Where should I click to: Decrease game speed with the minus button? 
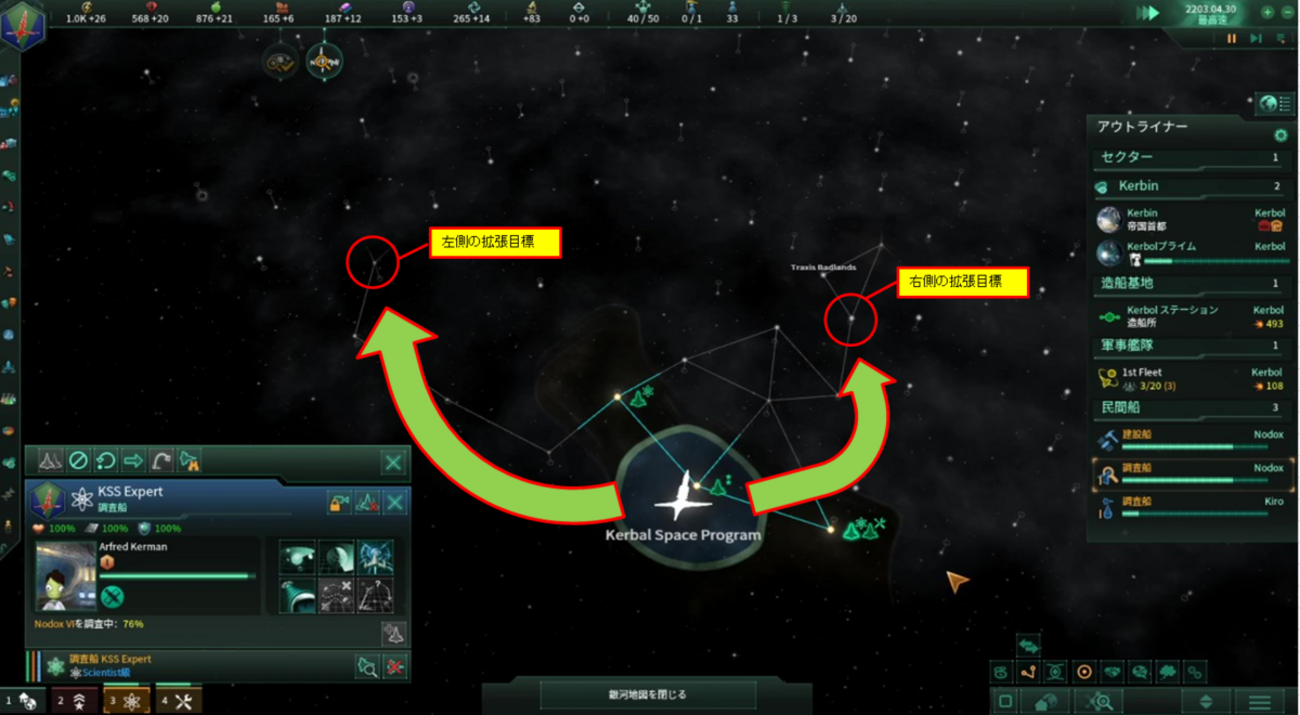pyautogui.click(x=1286, y=13)
